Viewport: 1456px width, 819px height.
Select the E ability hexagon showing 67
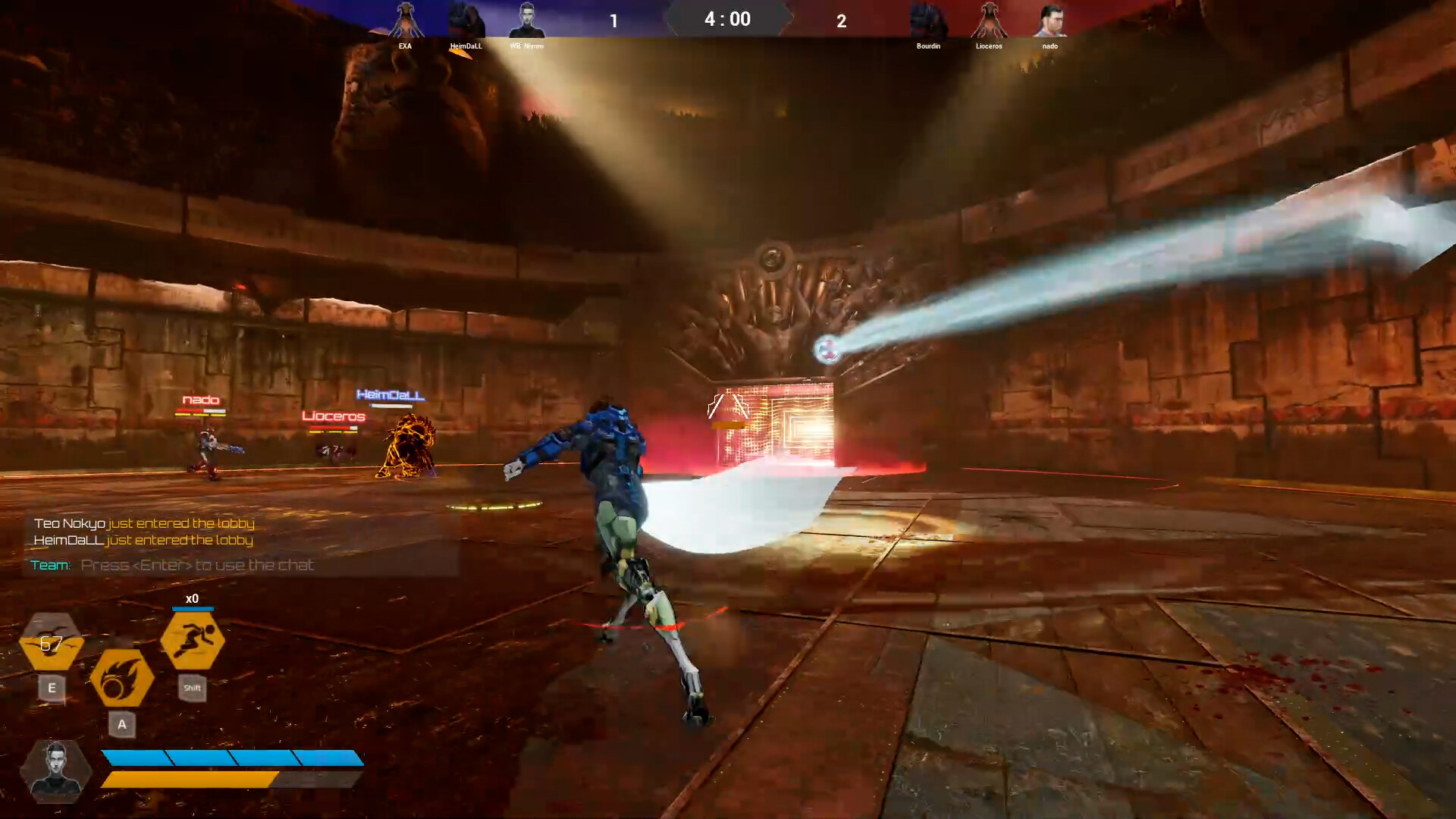(52, 646)
